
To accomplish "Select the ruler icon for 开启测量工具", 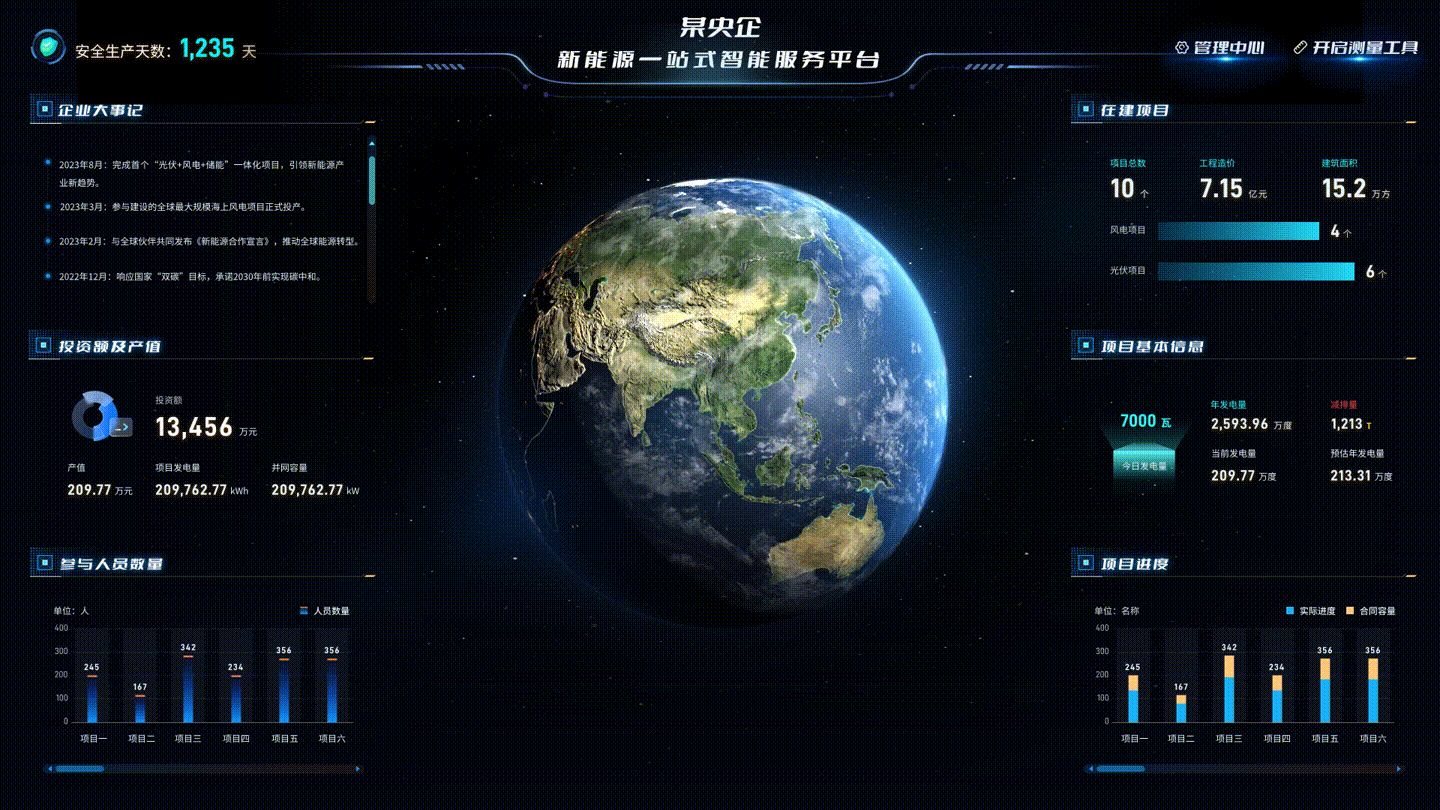I will coord(1299,47).
